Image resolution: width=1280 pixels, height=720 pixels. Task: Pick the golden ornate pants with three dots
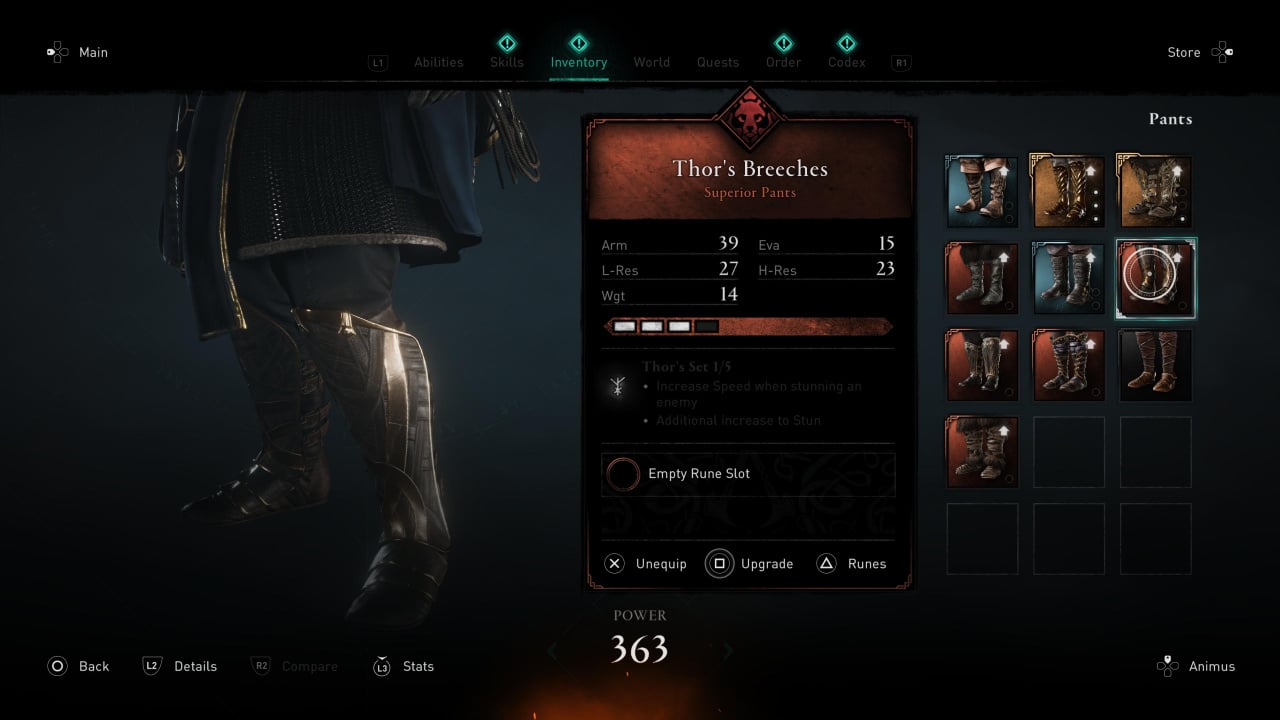point(1068,192)
